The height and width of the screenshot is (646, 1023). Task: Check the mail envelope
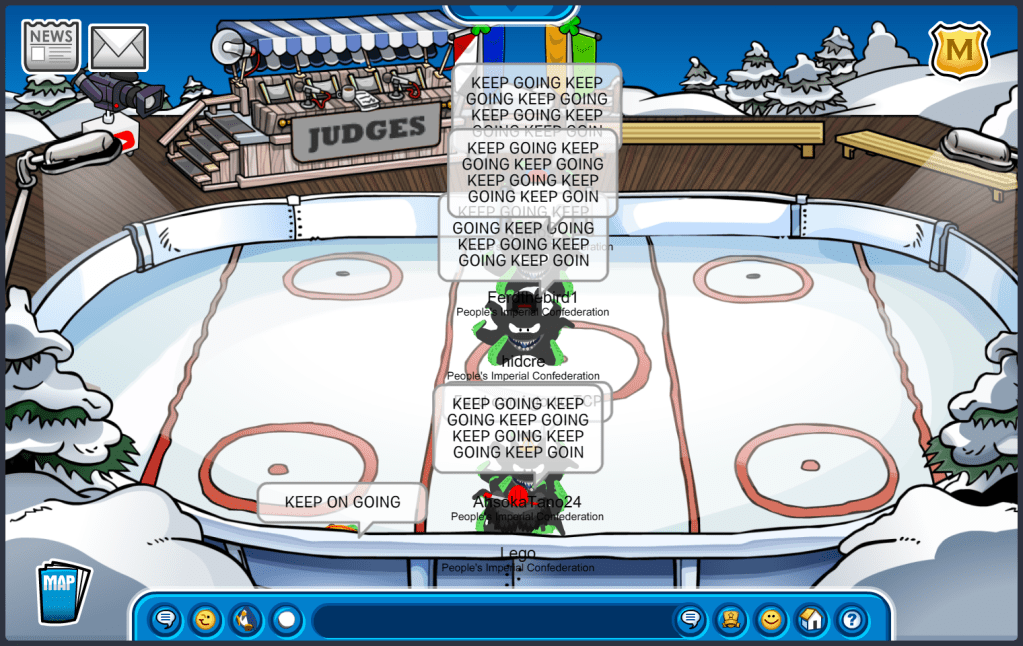tap(118, 47)
